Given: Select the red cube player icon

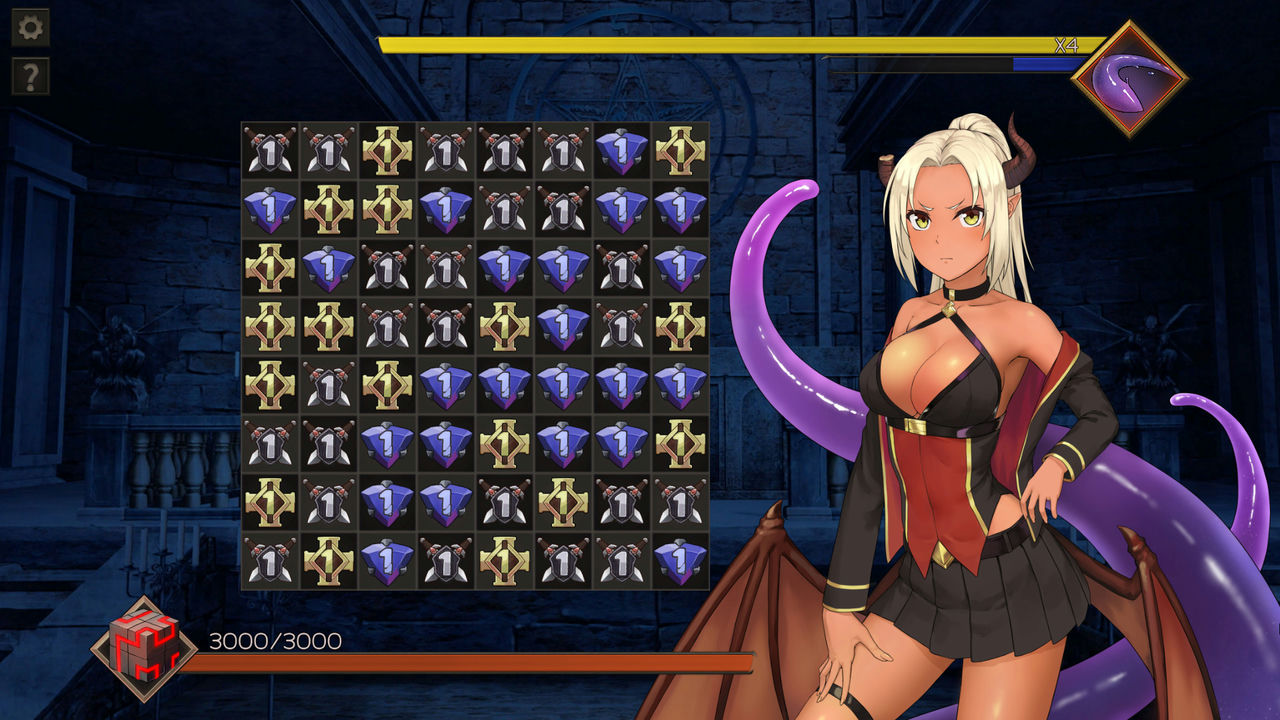Looking at the screenshot, I should (x=144, y=649).
